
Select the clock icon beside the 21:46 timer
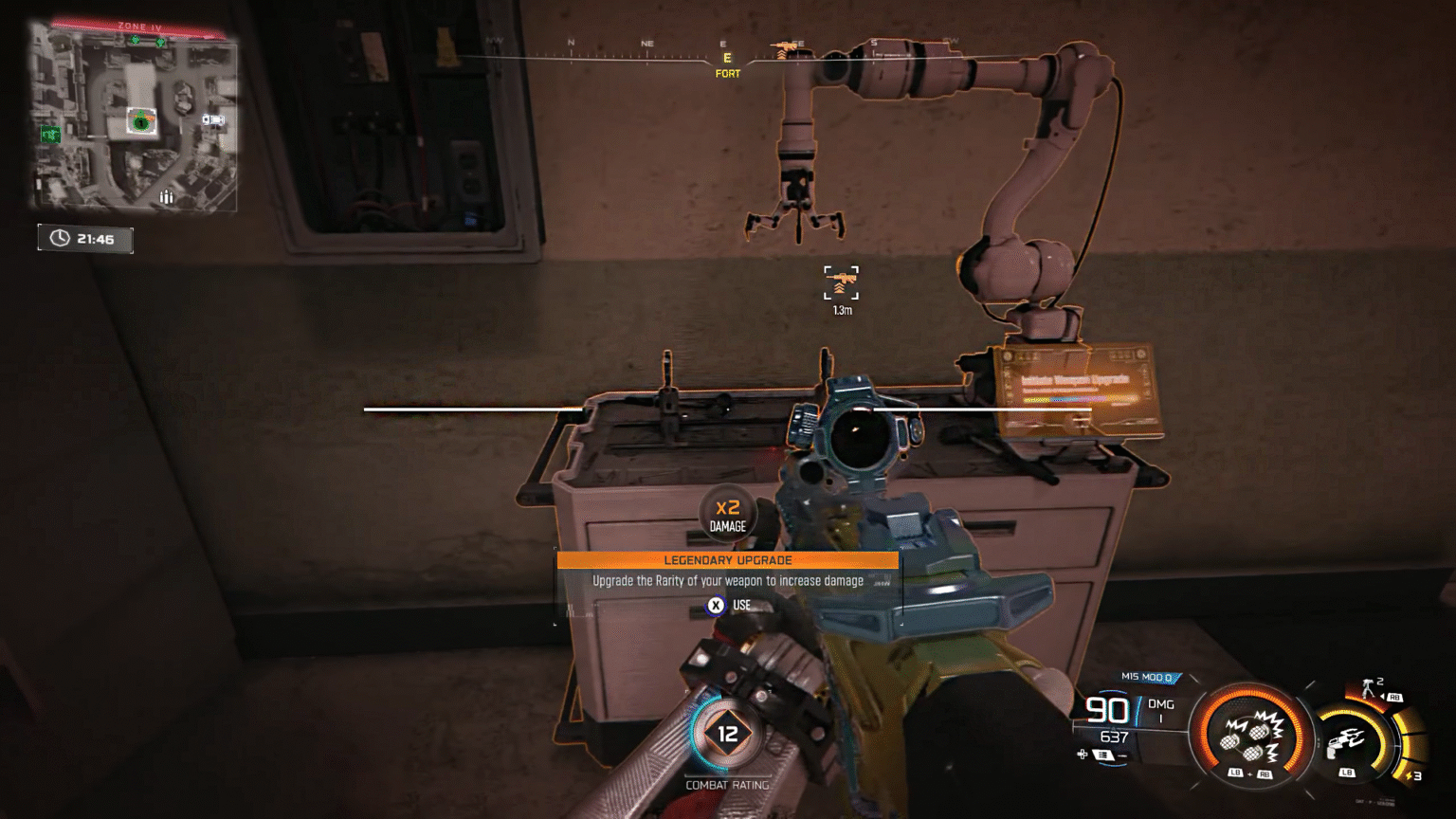(60, 237)
